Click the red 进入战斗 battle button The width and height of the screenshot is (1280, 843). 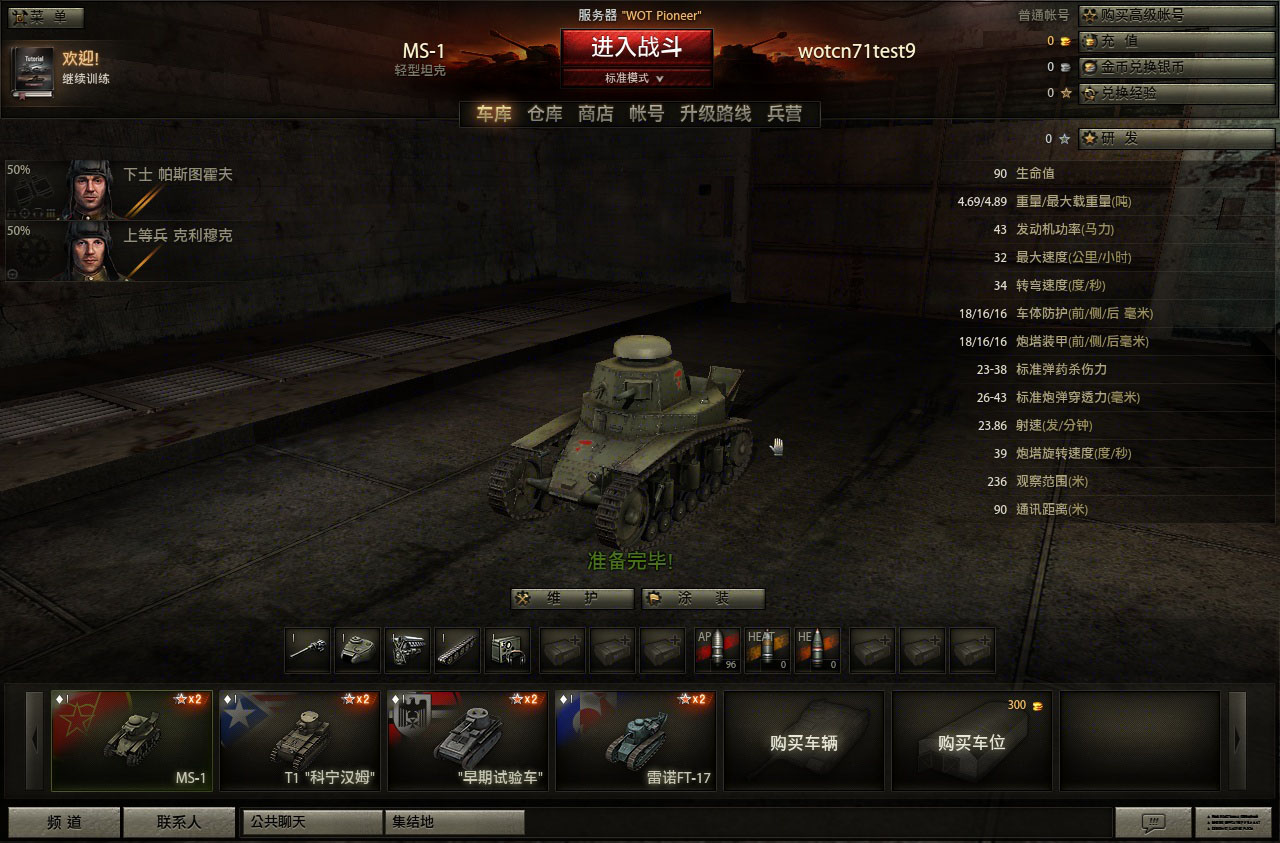[636, 47]
